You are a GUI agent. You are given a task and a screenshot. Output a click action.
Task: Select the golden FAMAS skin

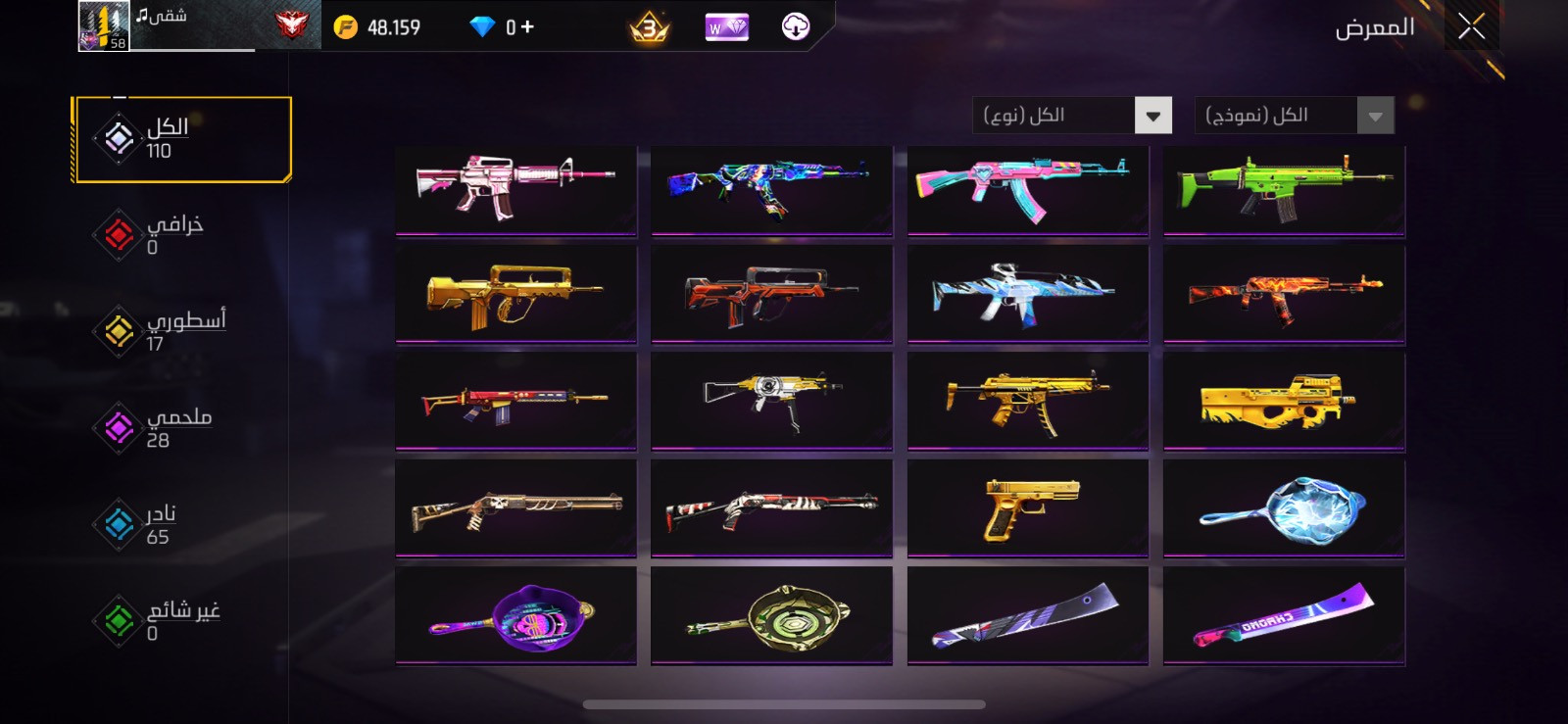pyautogui.click(x=516, y=294)
